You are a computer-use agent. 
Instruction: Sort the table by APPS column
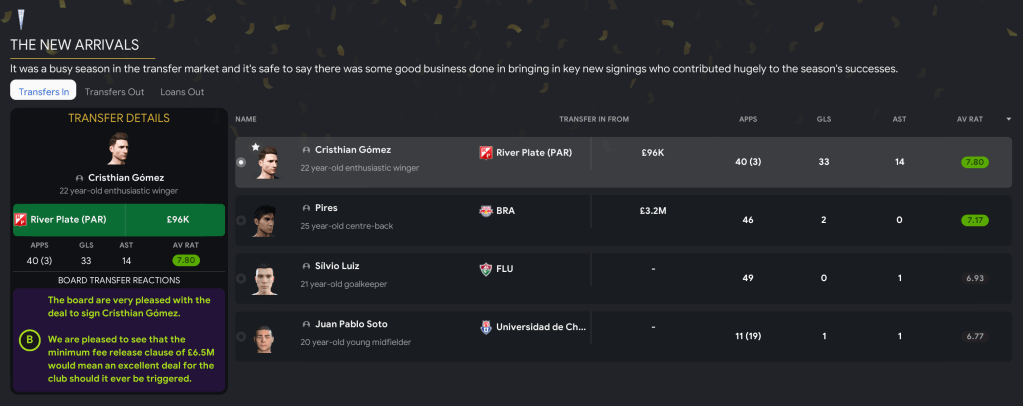click(747, 119)
